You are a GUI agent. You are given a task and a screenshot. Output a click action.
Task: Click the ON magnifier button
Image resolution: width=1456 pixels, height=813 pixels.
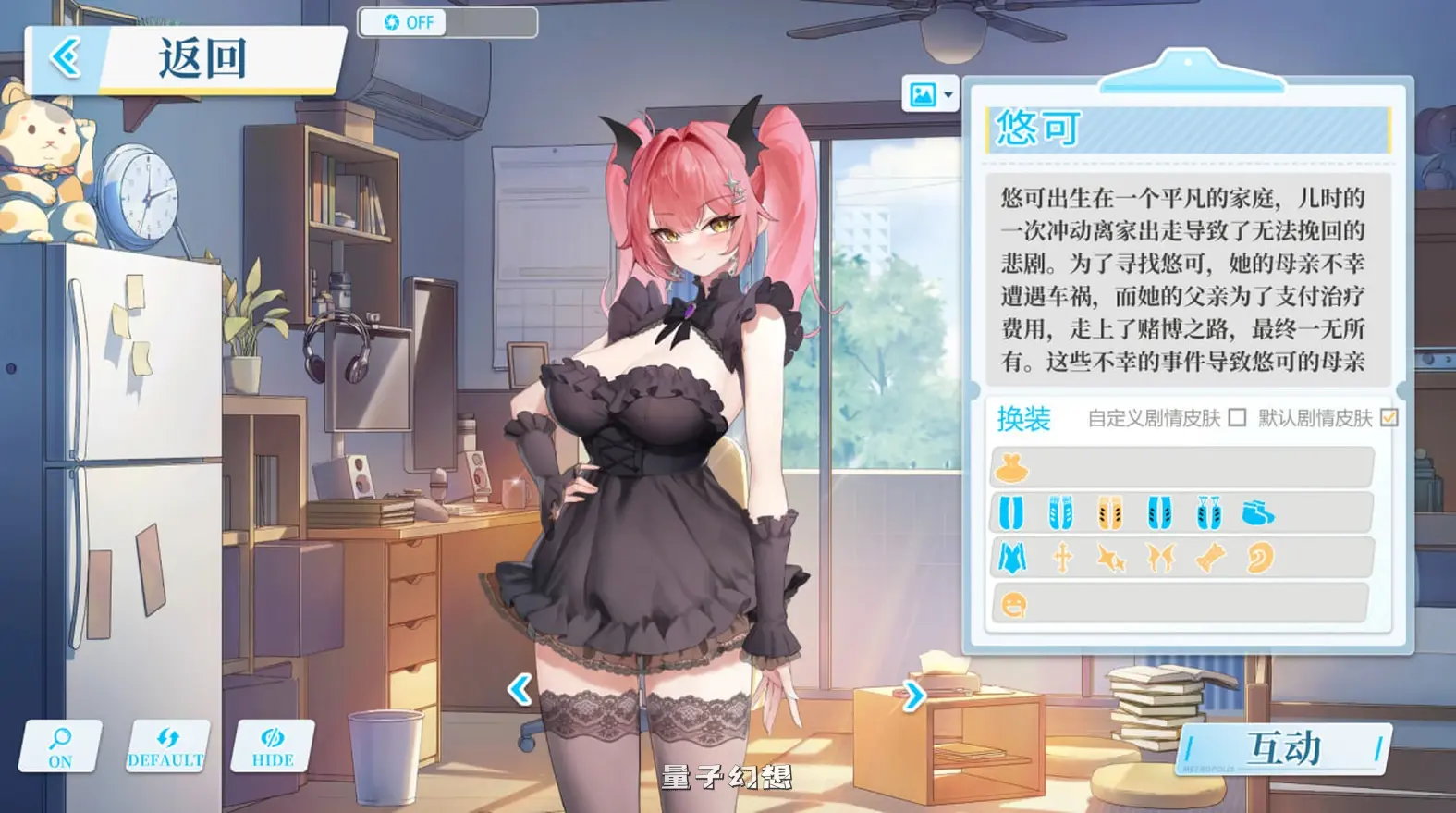[58, 745]
